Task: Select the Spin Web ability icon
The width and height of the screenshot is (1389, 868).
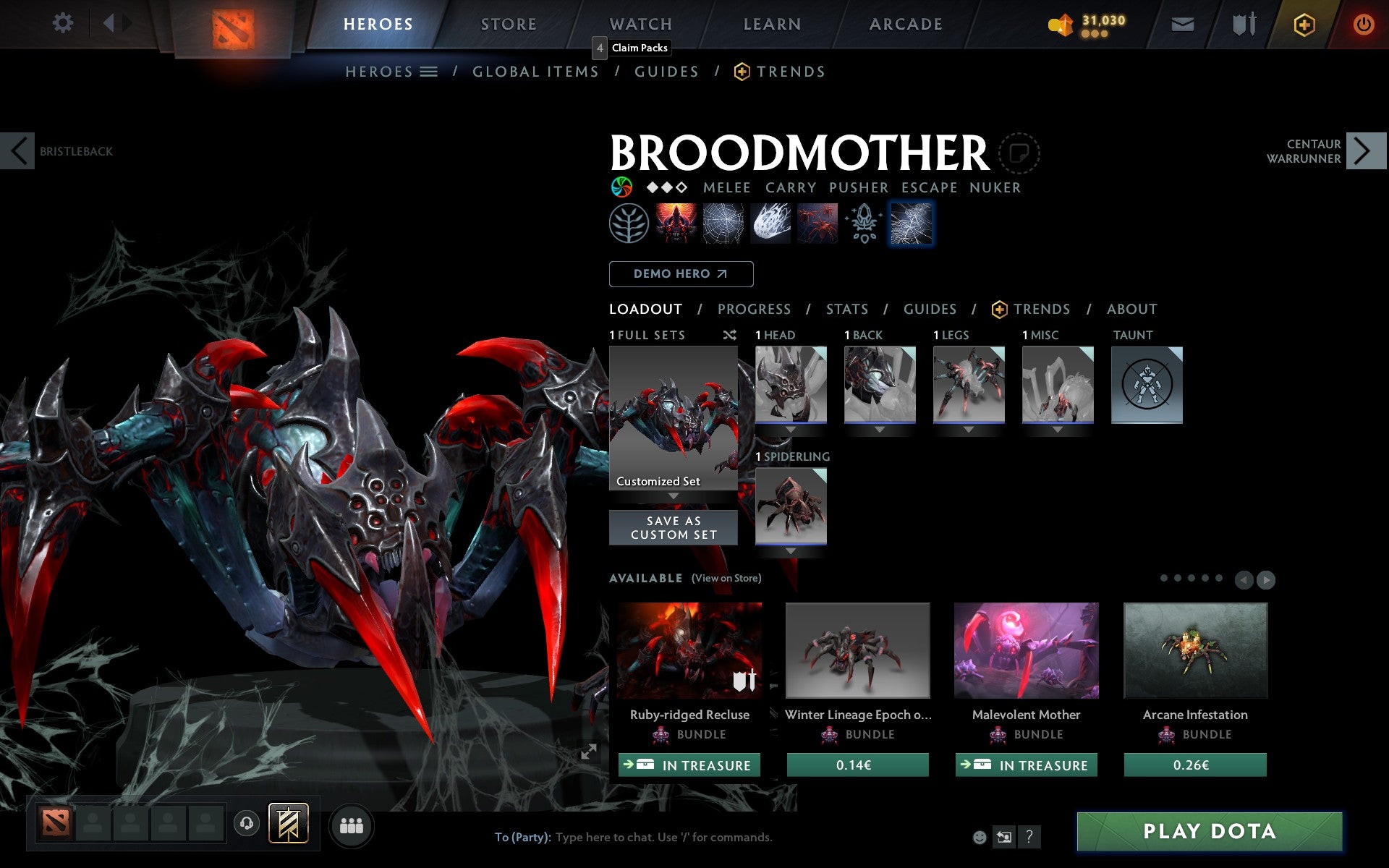Action: (x=722, y=223)
